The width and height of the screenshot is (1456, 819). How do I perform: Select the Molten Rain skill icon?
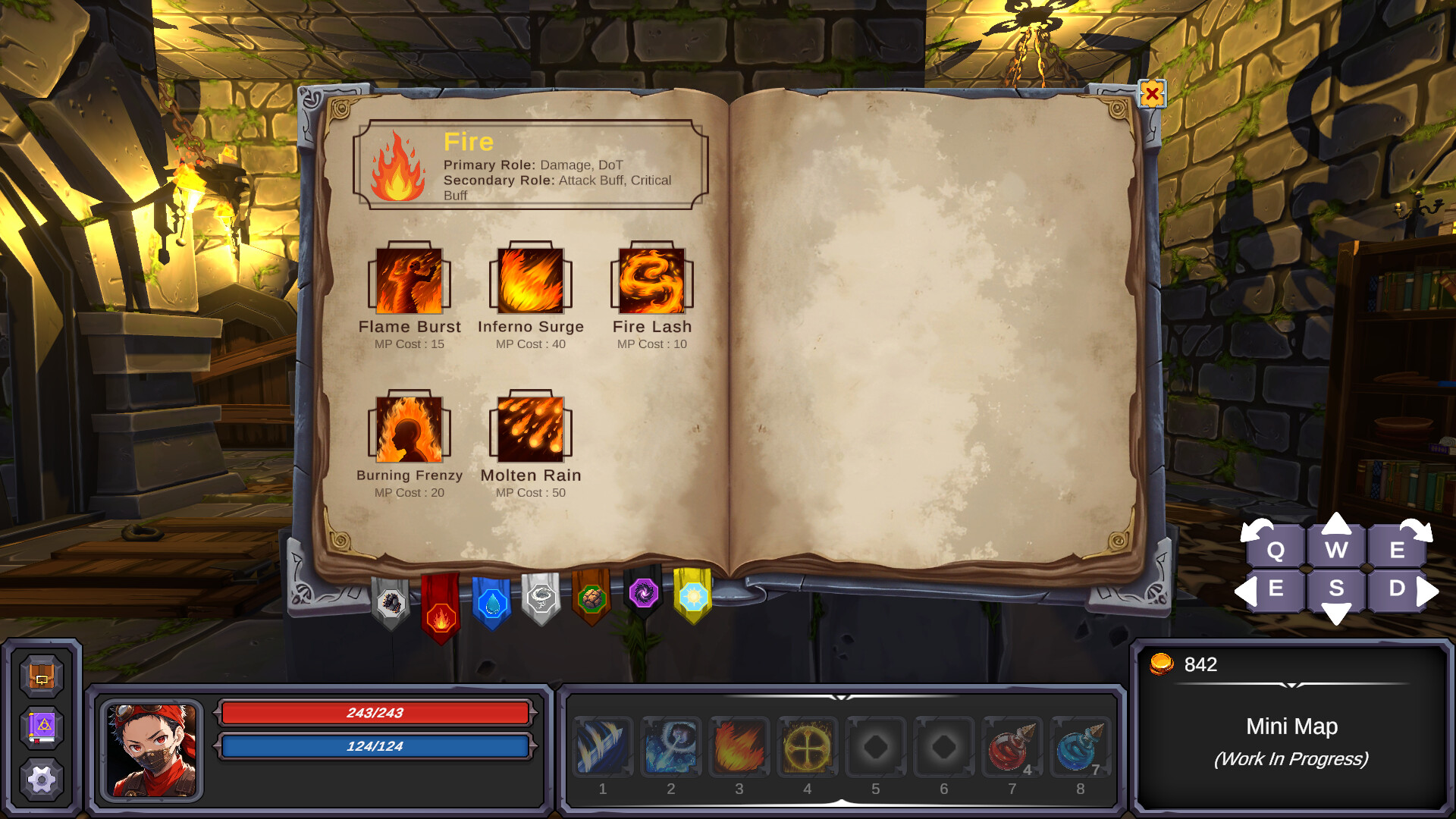coord(531,431)
